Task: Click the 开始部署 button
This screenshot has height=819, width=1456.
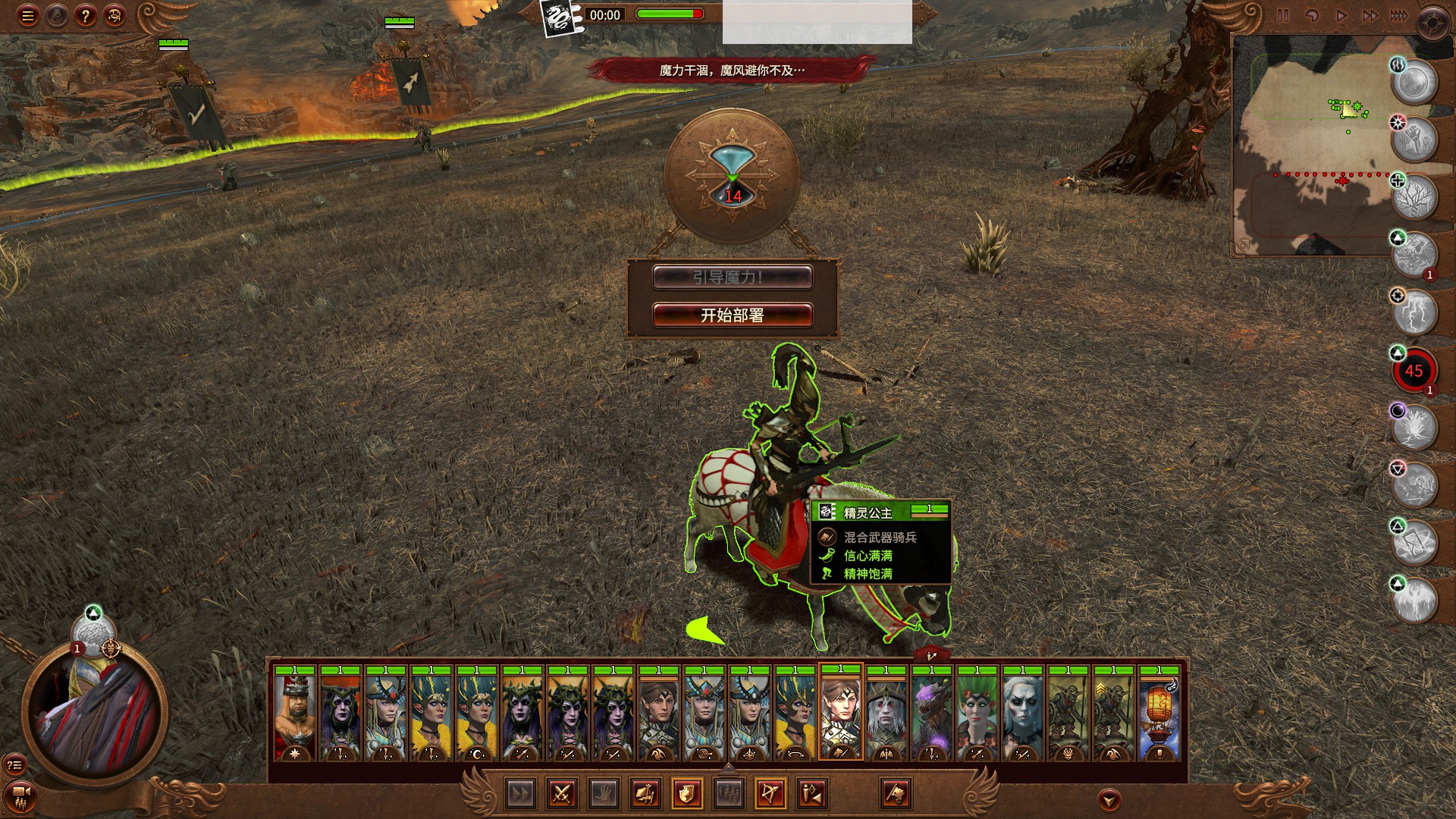Action: pos(732,315)
